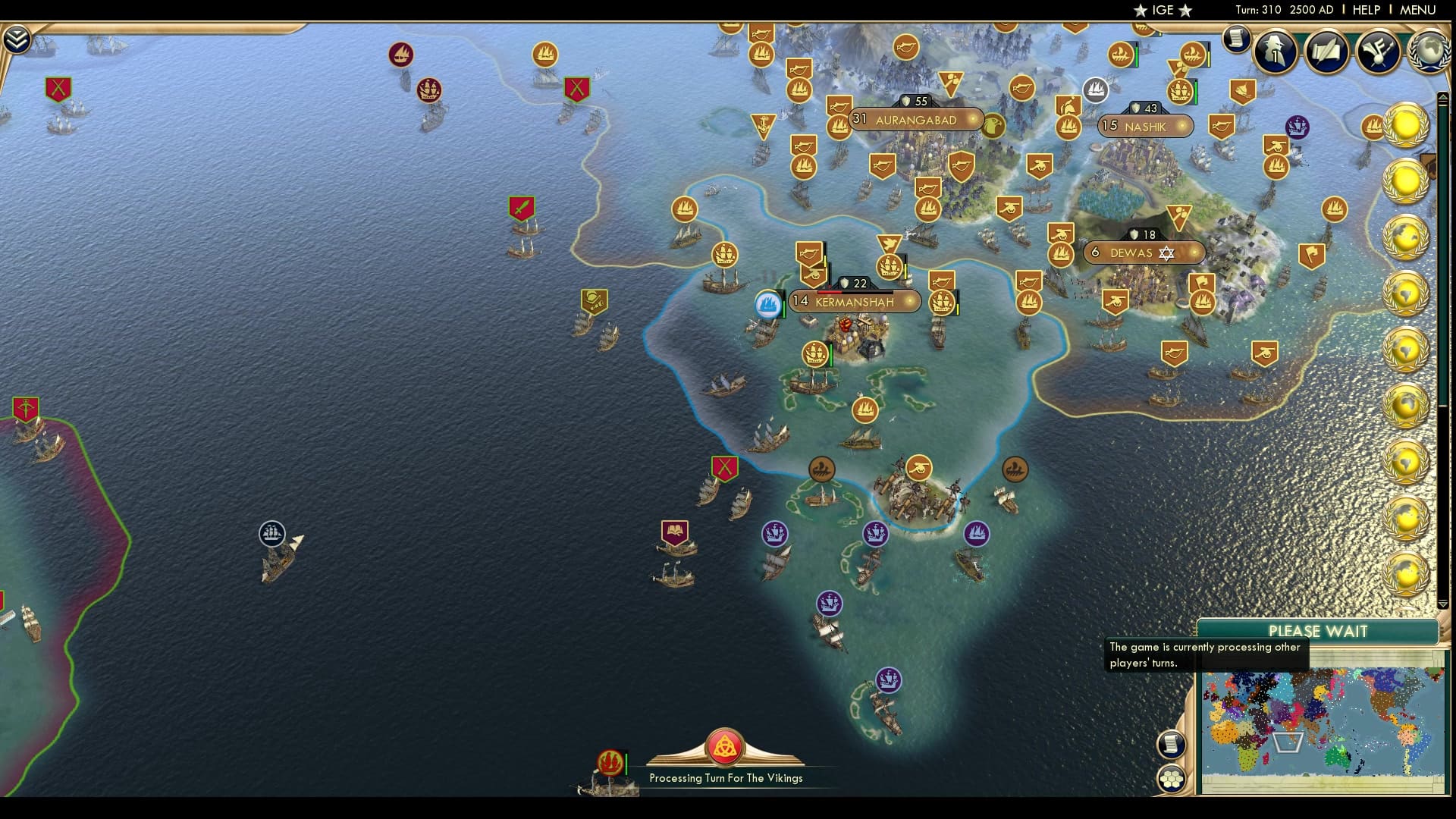Click the Nashik city banner
The width and height of the screenshot is (1456, 819).
(x=1146, y=127)
